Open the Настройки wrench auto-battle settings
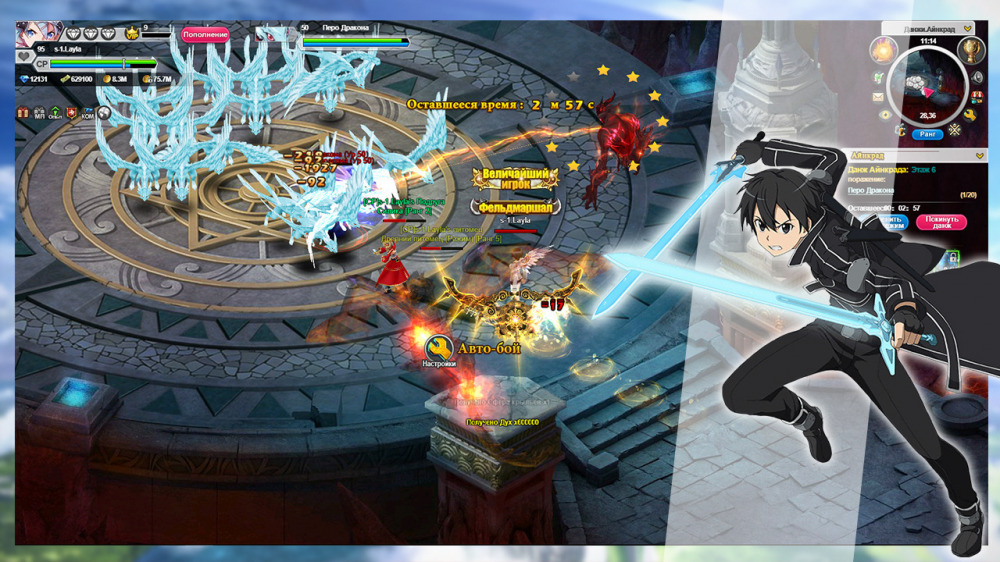Viewport: 1000px width, 562px height. [x=438, y=349]
